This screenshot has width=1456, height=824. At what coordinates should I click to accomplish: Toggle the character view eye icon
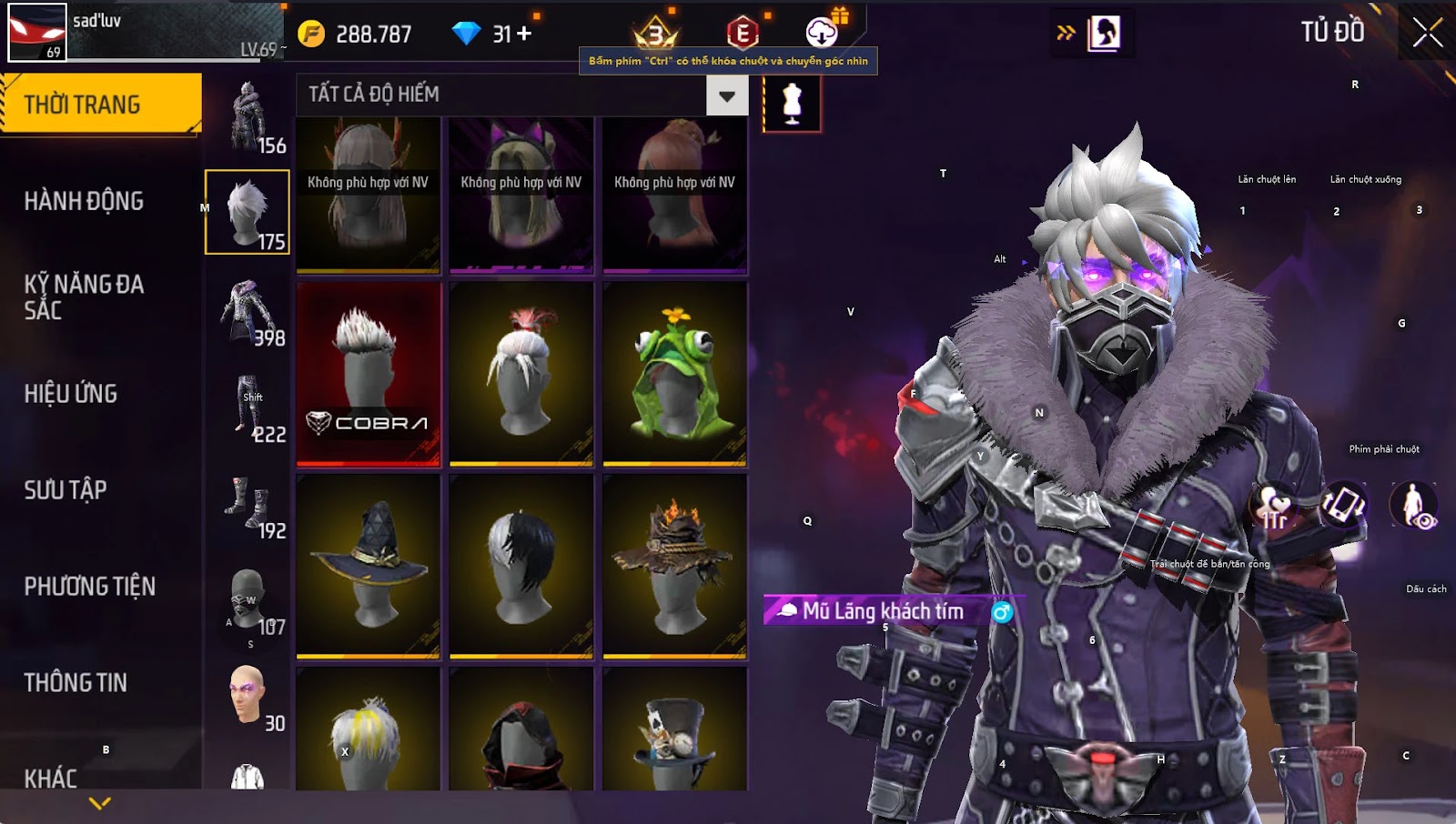tap(1413, 506)
